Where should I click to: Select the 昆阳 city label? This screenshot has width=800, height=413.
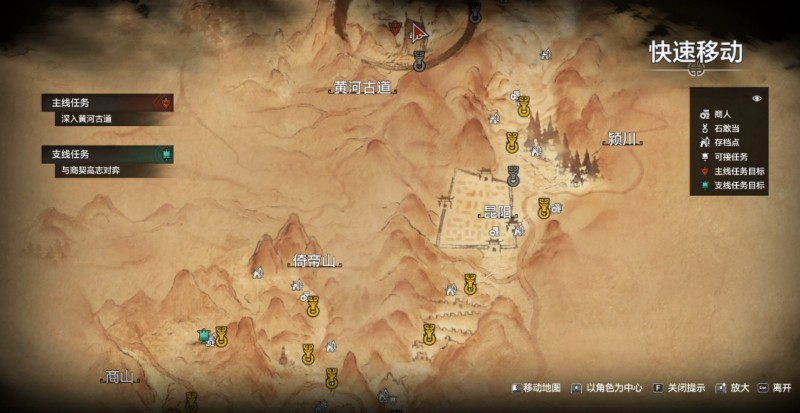[497, 212]
